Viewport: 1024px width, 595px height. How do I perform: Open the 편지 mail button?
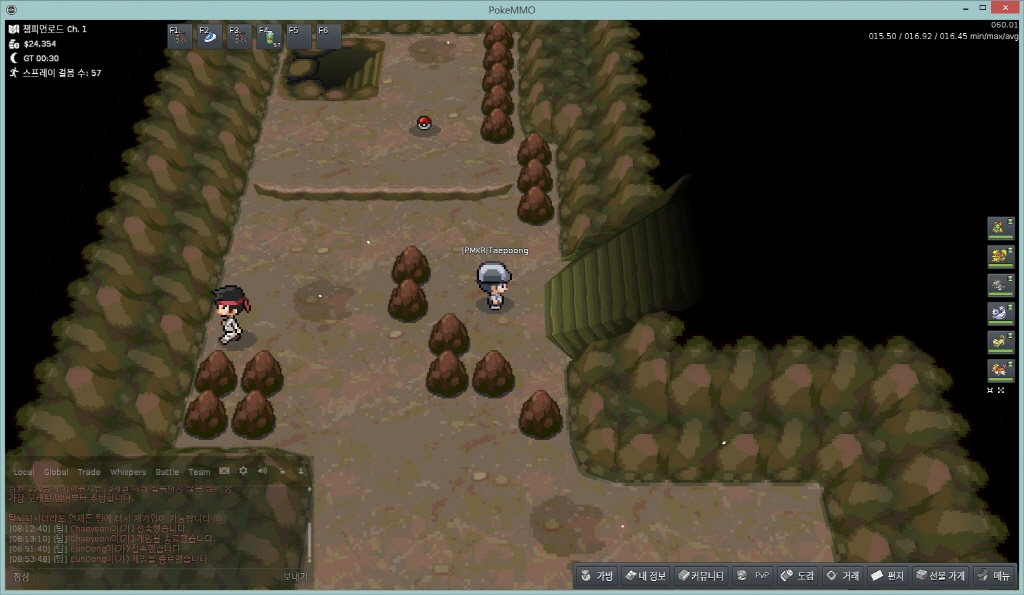point(887,576)
